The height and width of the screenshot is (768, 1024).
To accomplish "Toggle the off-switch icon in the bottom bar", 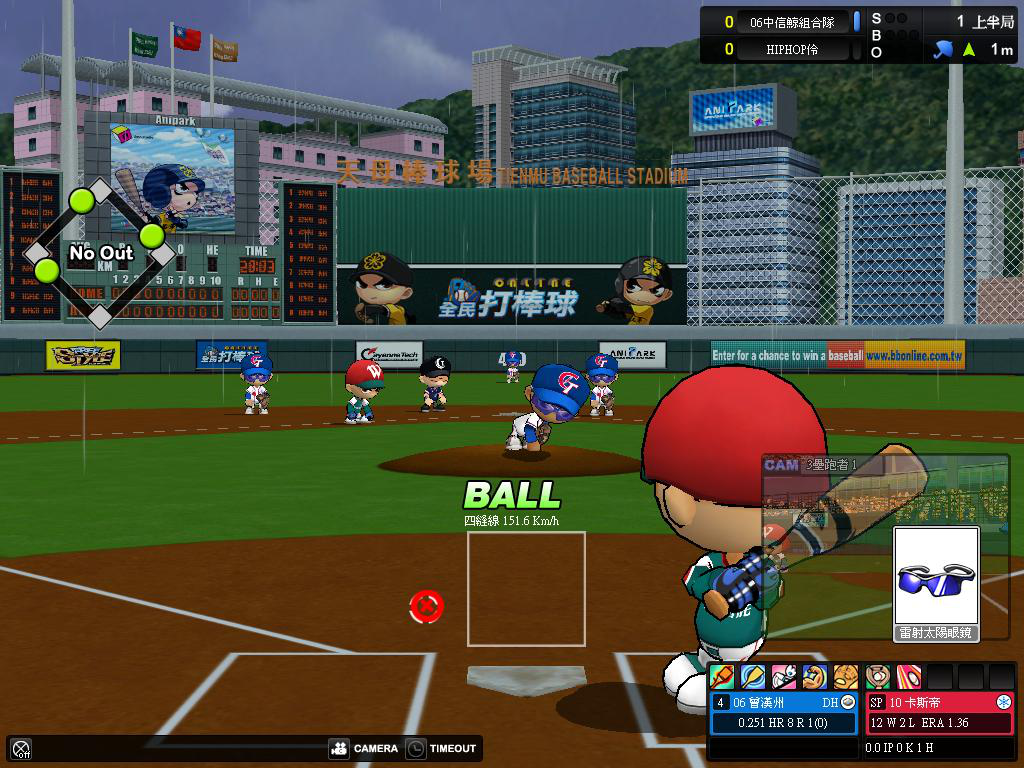I will coord(21,748).
